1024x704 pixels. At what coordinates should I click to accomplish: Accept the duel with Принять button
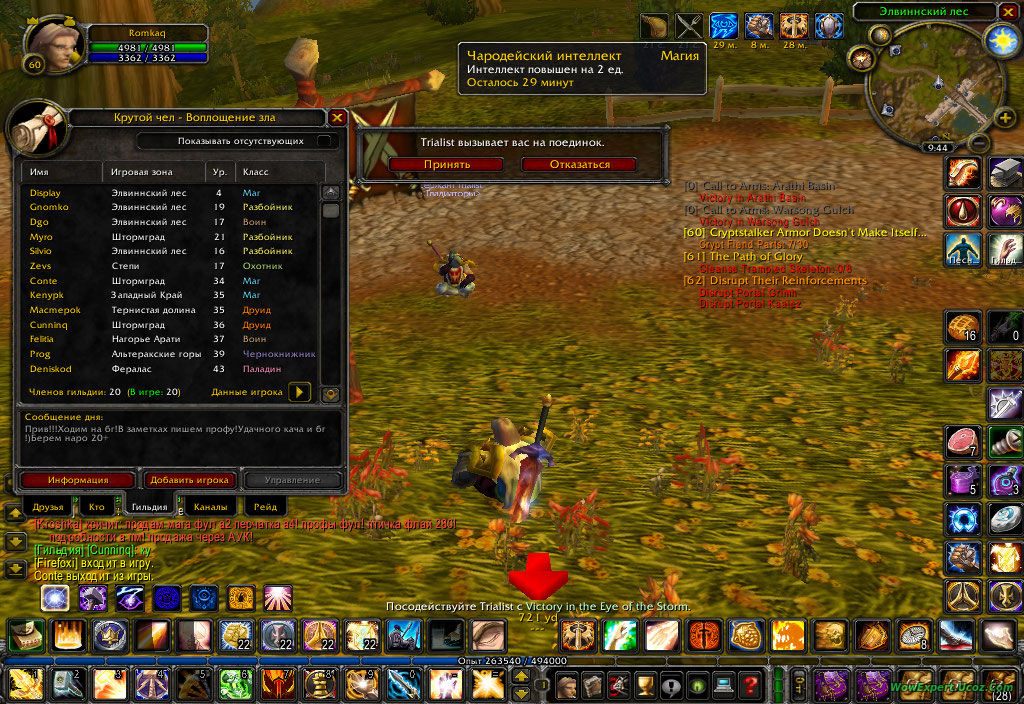tap(446, 164)
